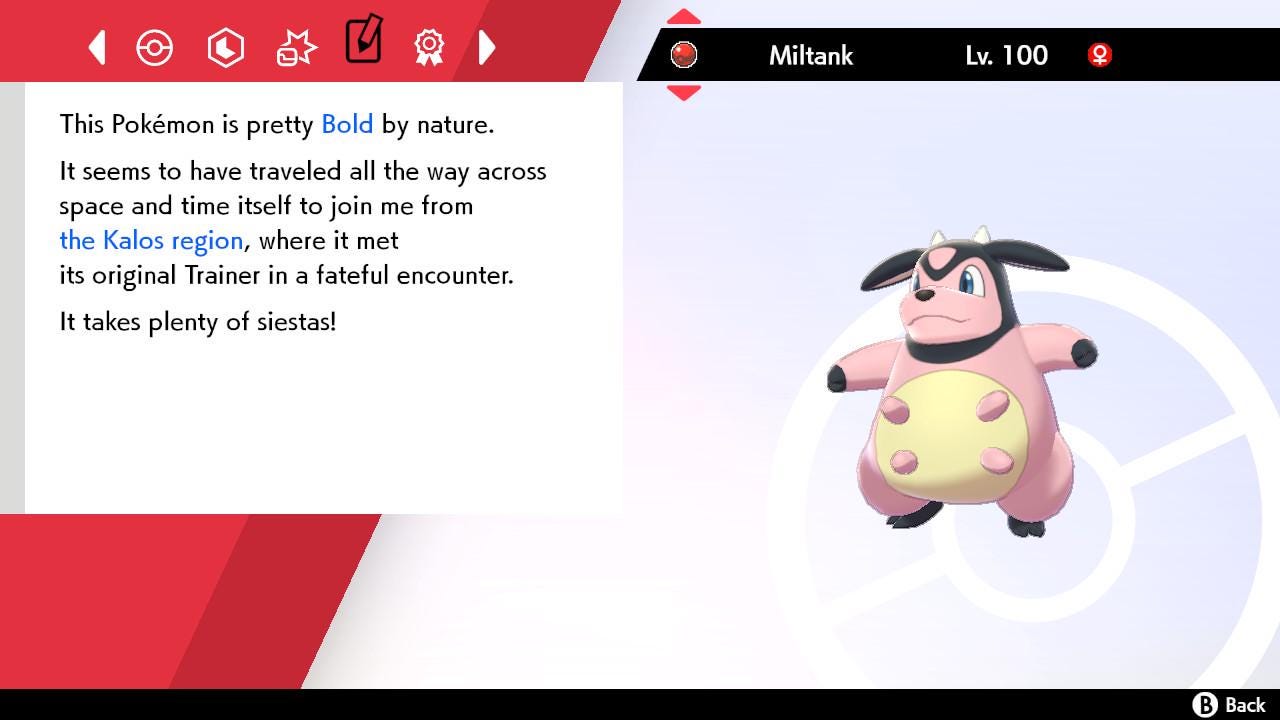The height and width of the screenshot is (720, 1280).
Task: Switch to next Pokémon with down arrow
Action: pos(684,93)
